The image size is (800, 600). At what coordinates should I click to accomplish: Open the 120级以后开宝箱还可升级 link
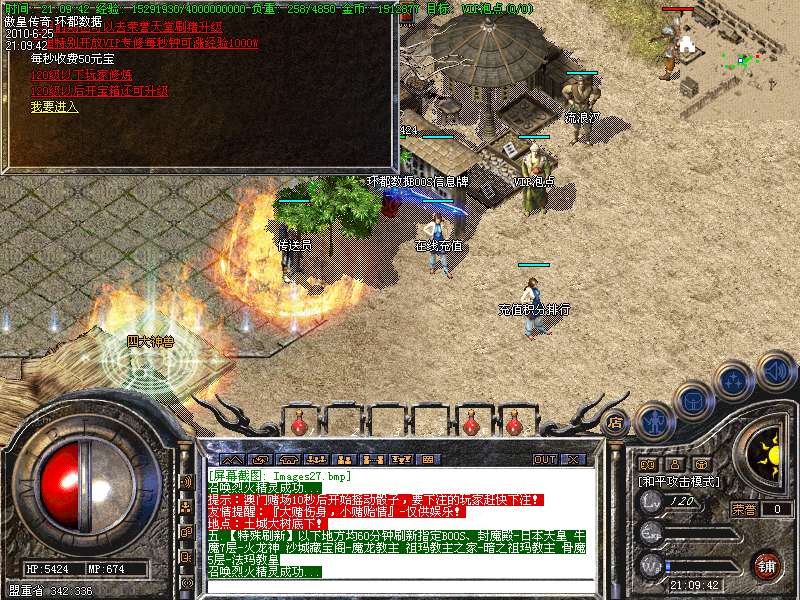tap(99, 91)
